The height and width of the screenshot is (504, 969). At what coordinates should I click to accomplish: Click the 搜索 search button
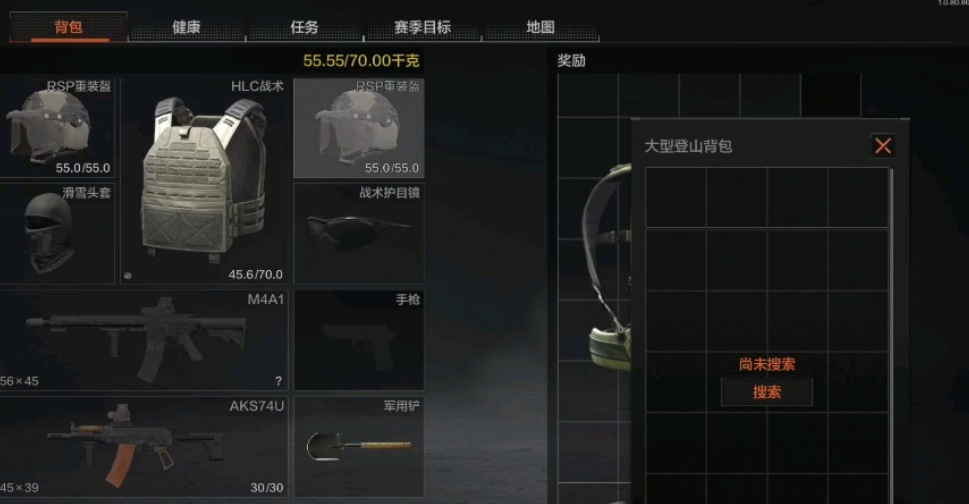click(x=766, y=392)
